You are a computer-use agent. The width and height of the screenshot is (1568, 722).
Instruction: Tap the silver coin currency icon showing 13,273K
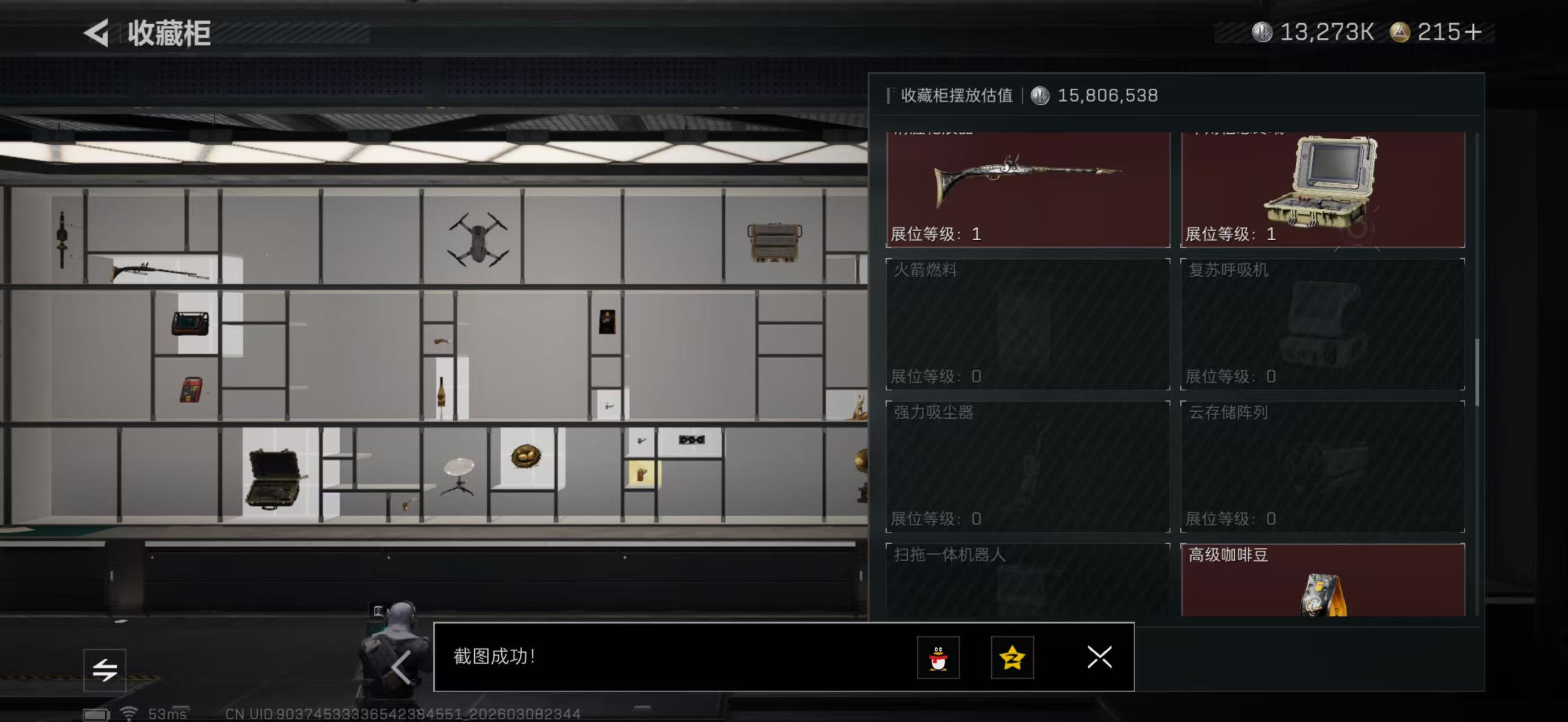click(1263, 32)
